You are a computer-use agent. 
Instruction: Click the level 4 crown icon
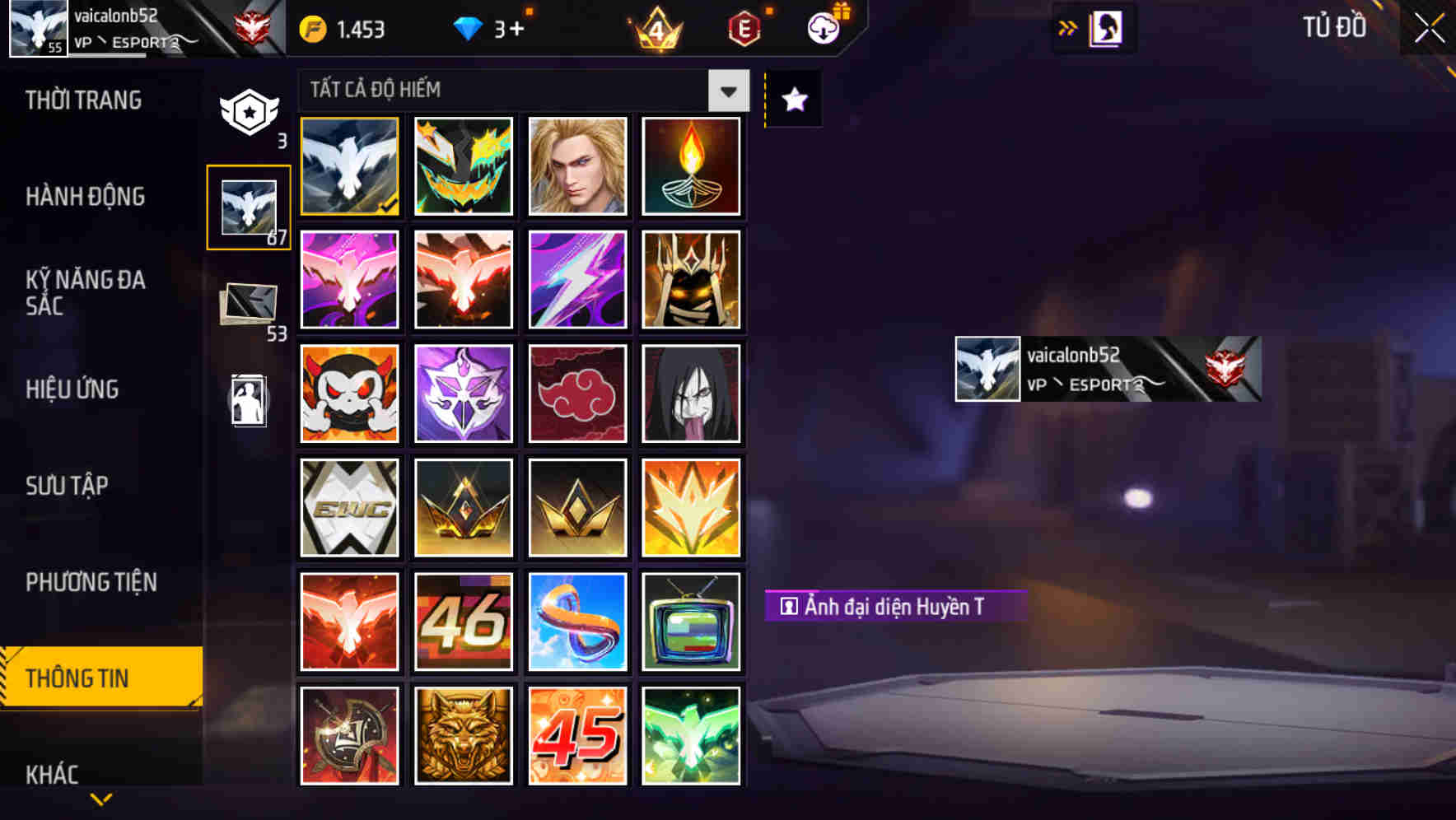tap(655, 30)
